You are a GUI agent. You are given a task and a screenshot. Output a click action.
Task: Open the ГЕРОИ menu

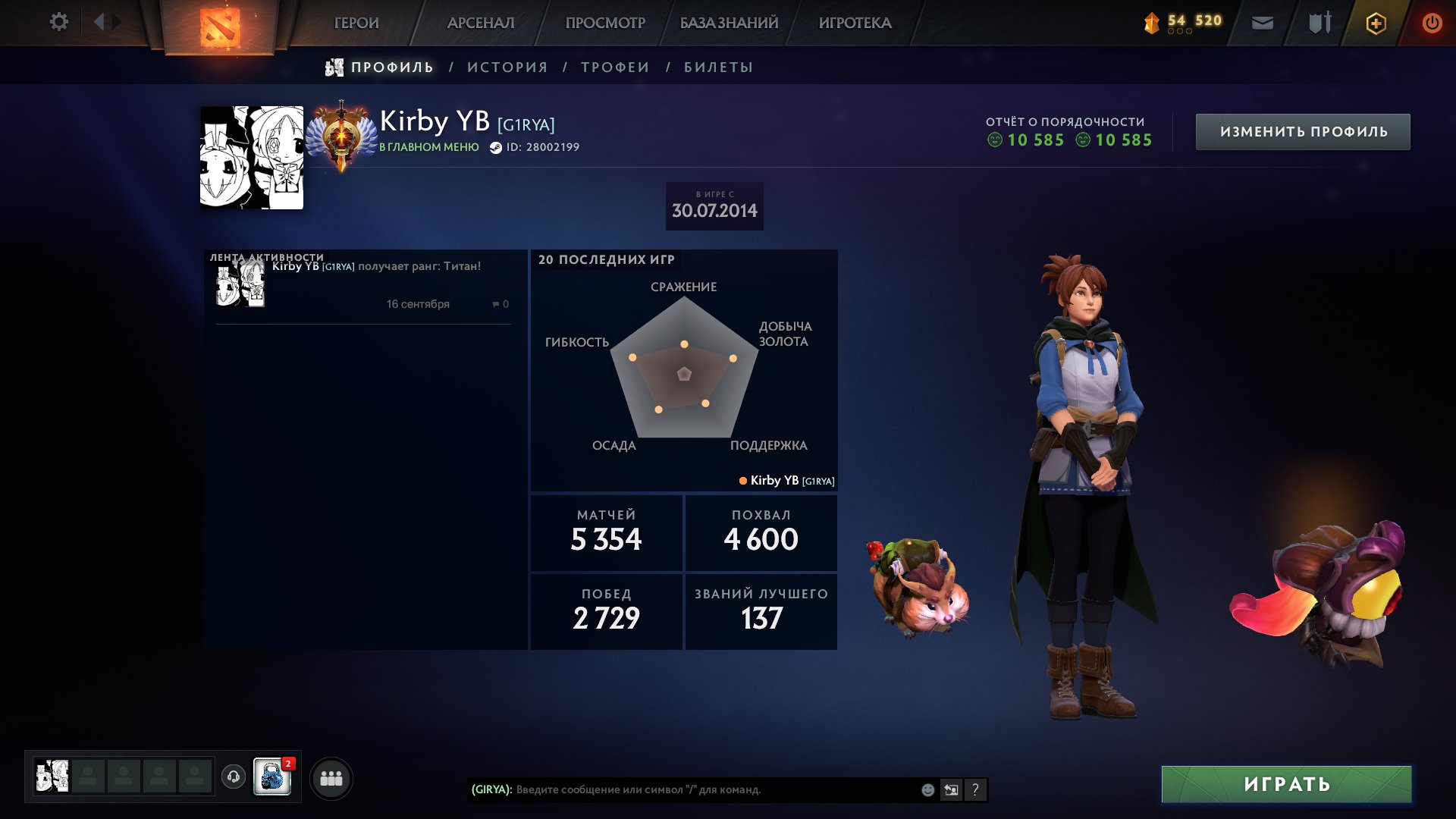coord(356,24)
